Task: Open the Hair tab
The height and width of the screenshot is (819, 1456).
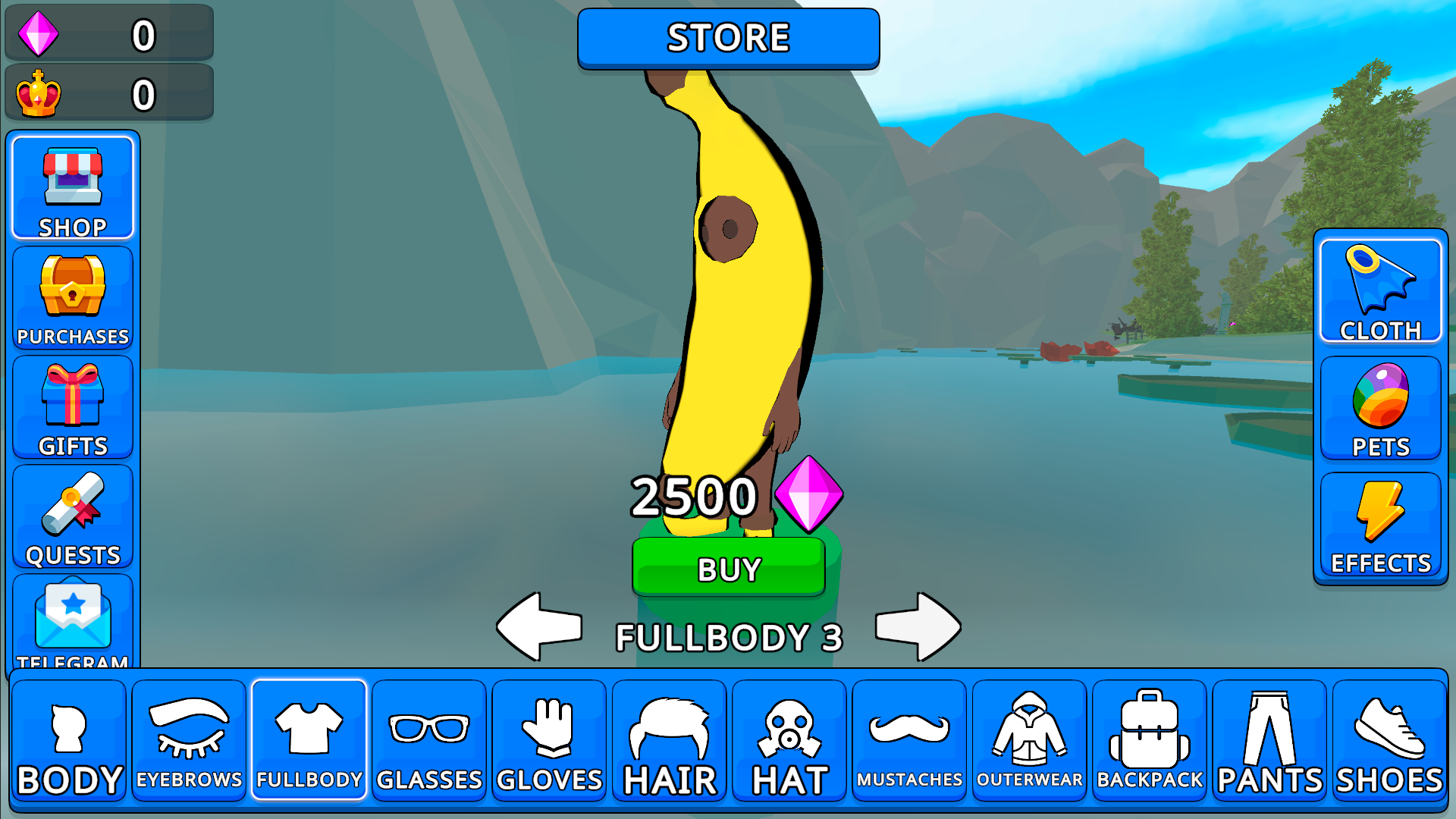Action: (x=669, y=739)
